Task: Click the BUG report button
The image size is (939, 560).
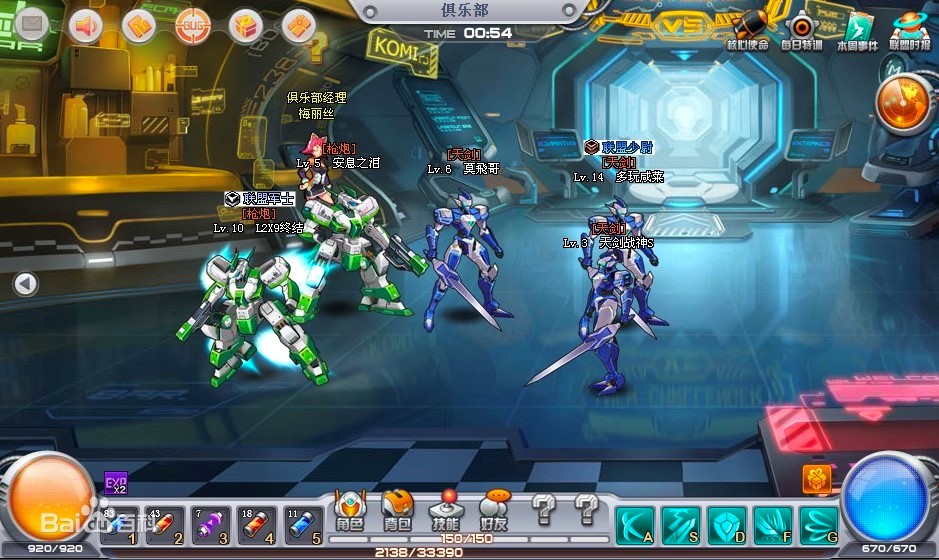Action: pyautogui.click(x=191, y=25)
